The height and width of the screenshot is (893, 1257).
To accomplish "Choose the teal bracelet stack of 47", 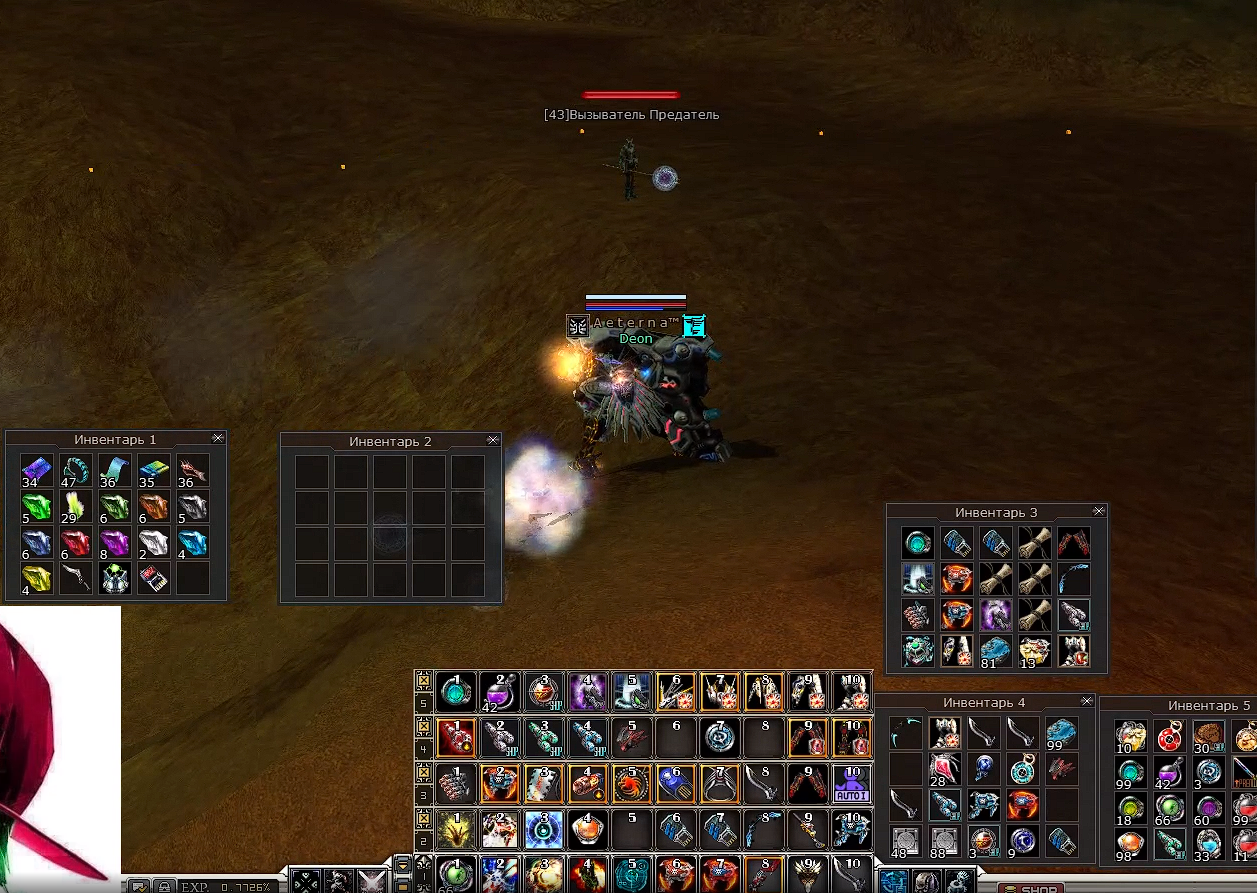I will [x=75, y=469].
